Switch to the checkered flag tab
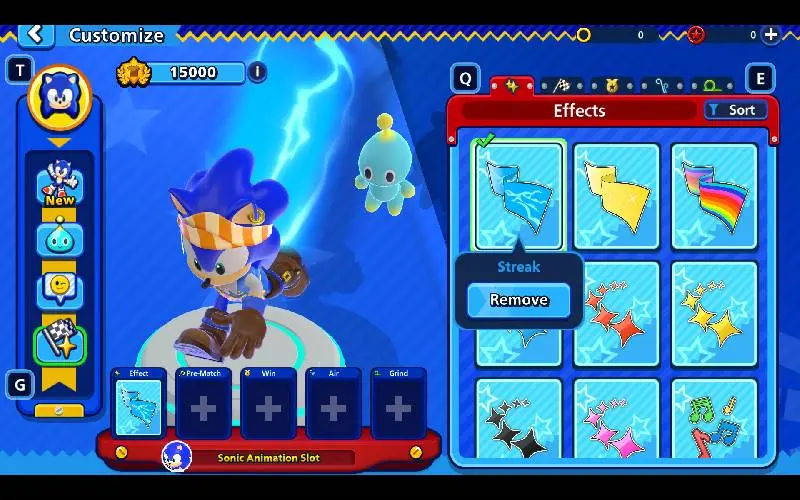This screenshot has width=800, height=500. (x=561, y=86)
